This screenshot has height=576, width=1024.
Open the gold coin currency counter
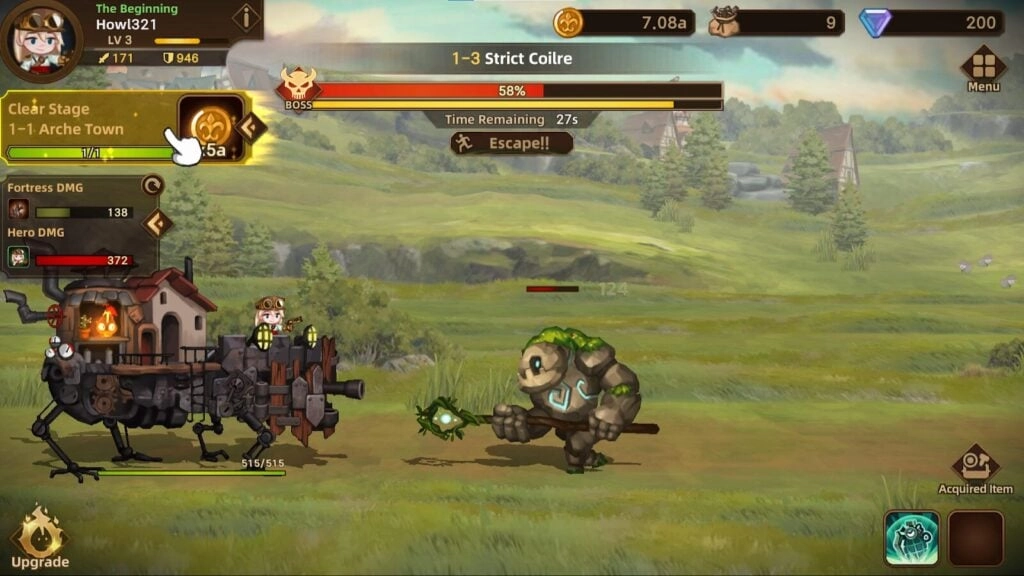click(624, 22)
